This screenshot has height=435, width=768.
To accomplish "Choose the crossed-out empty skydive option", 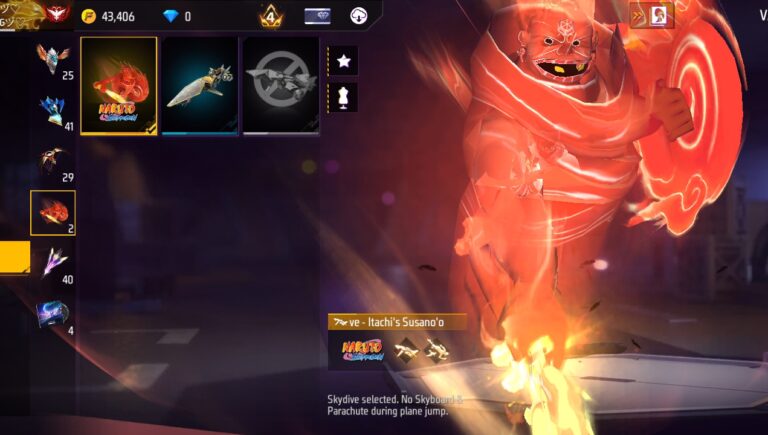I will coord(281,85).
